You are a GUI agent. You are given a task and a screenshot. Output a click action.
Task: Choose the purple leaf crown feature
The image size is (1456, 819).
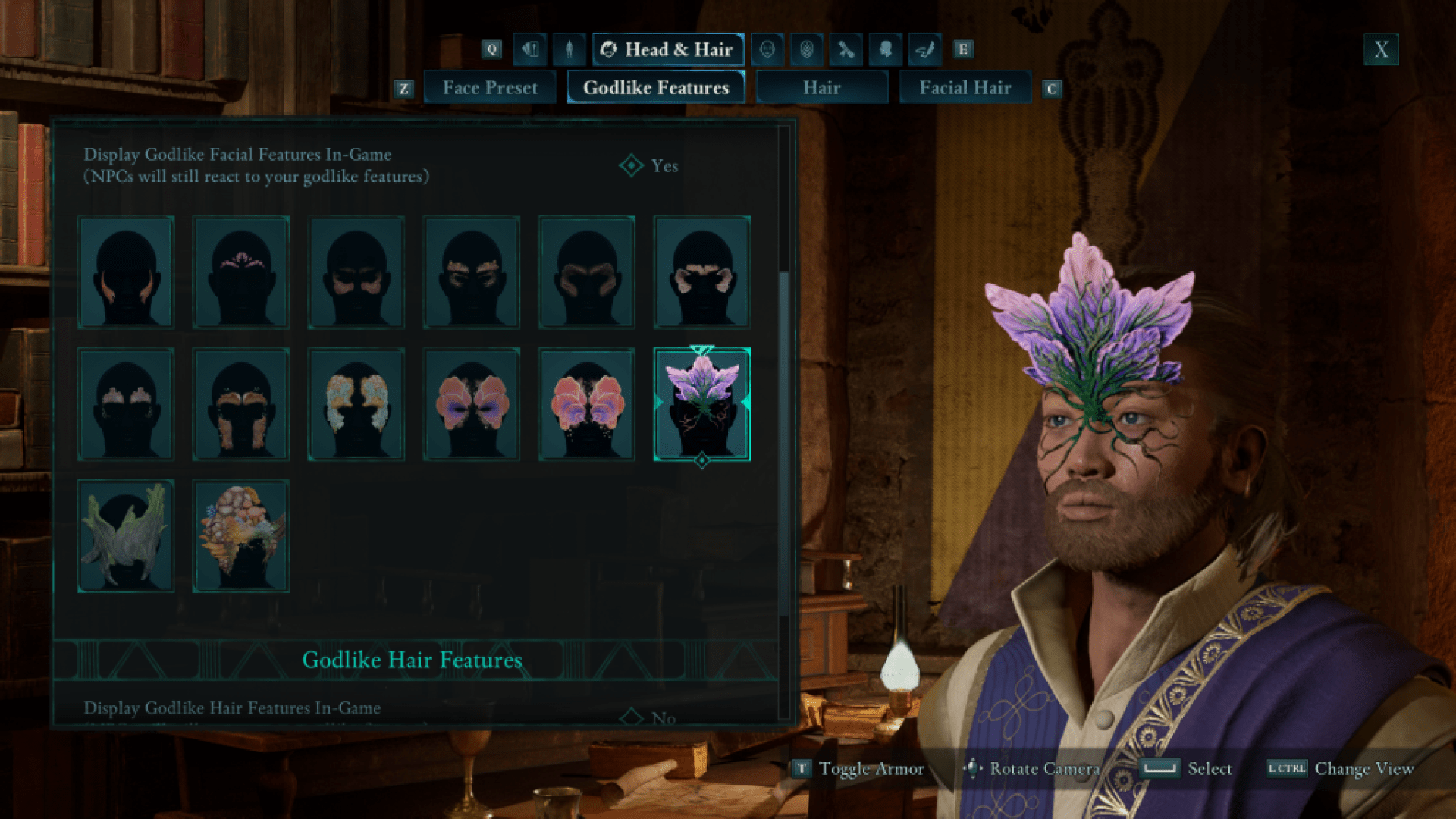pyautogui.click(x=702, y=404)
